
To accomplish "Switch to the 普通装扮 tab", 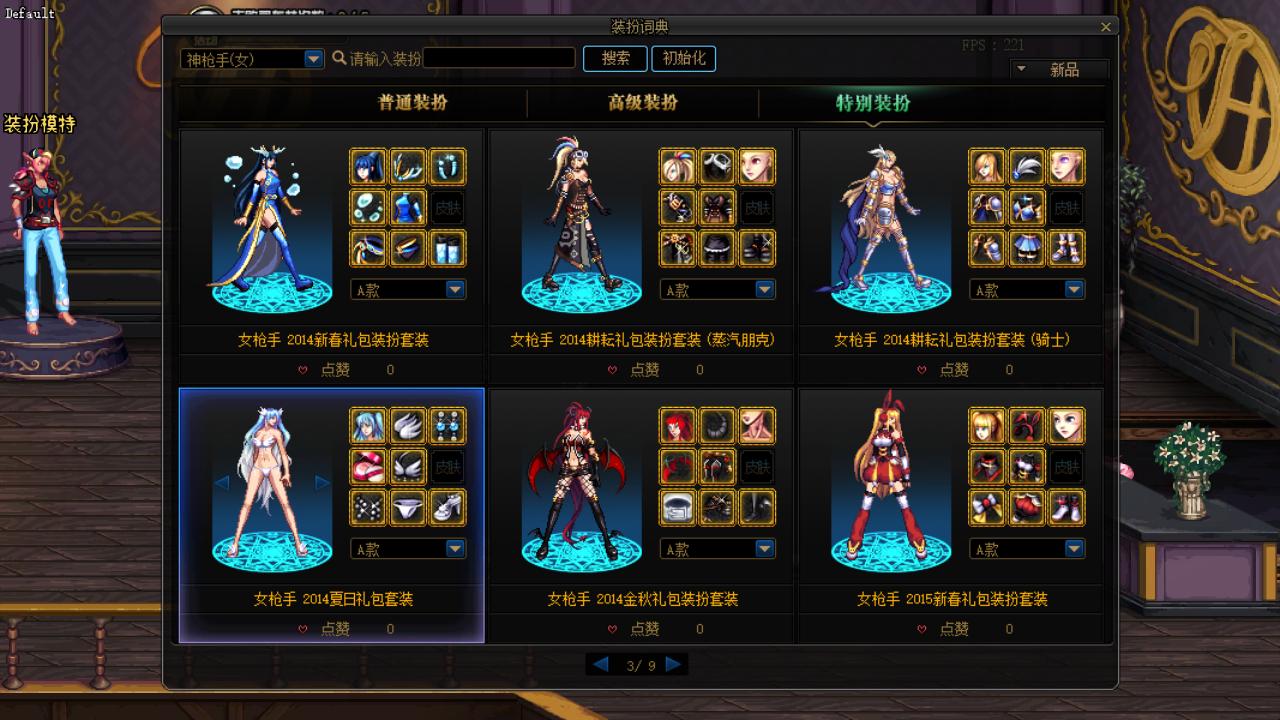I will click(x=415, y=103).
